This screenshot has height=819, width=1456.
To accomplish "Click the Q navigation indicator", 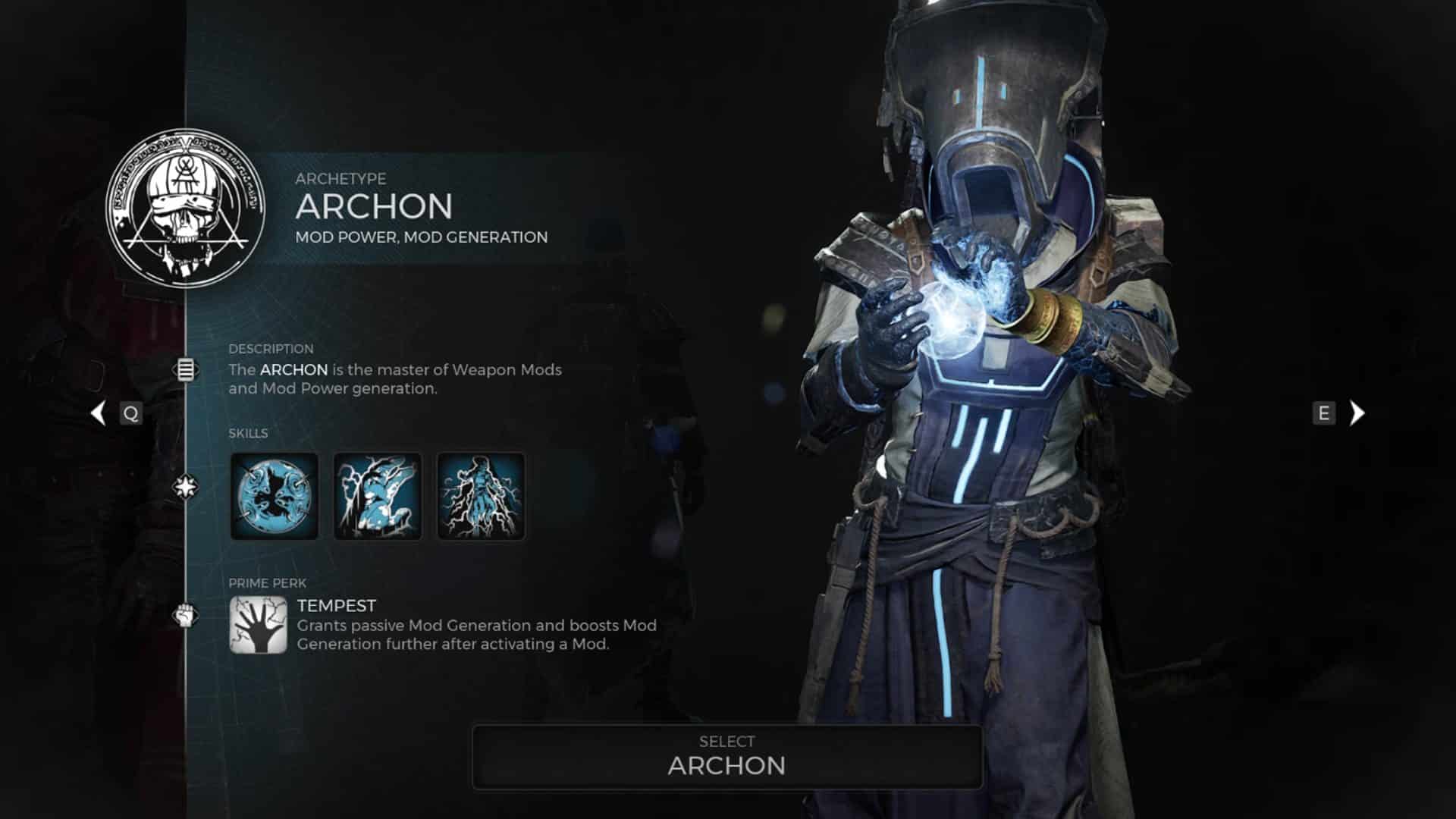I will tap(130, 413).
